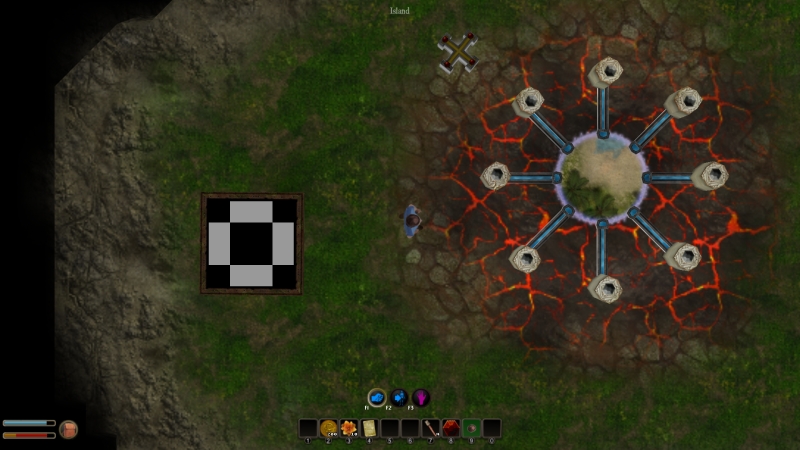Choose the green-background seed hotbar slot
This screenshot has height=450, width=800.
[x=471, y=428]
